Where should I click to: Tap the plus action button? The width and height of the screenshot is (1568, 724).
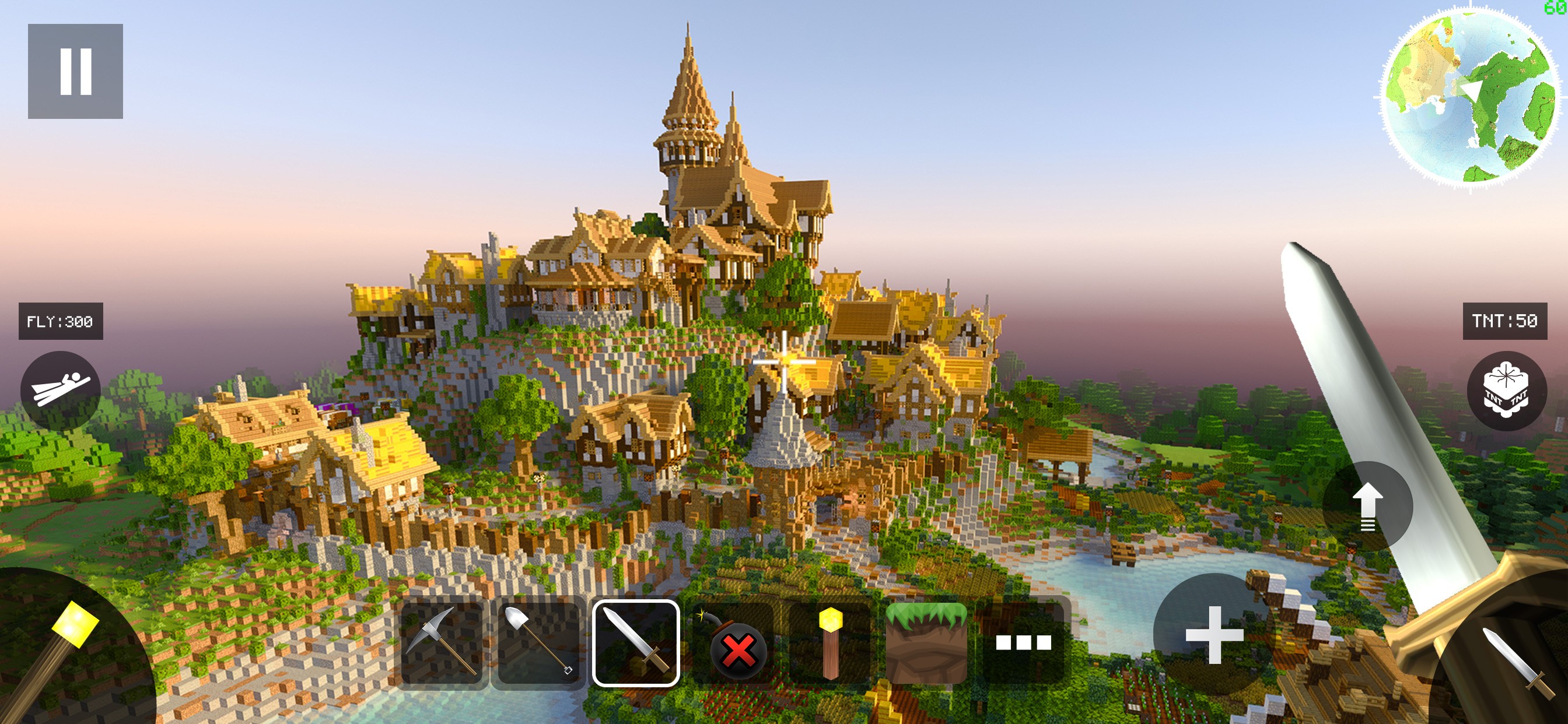click(x=1214, y=635)
